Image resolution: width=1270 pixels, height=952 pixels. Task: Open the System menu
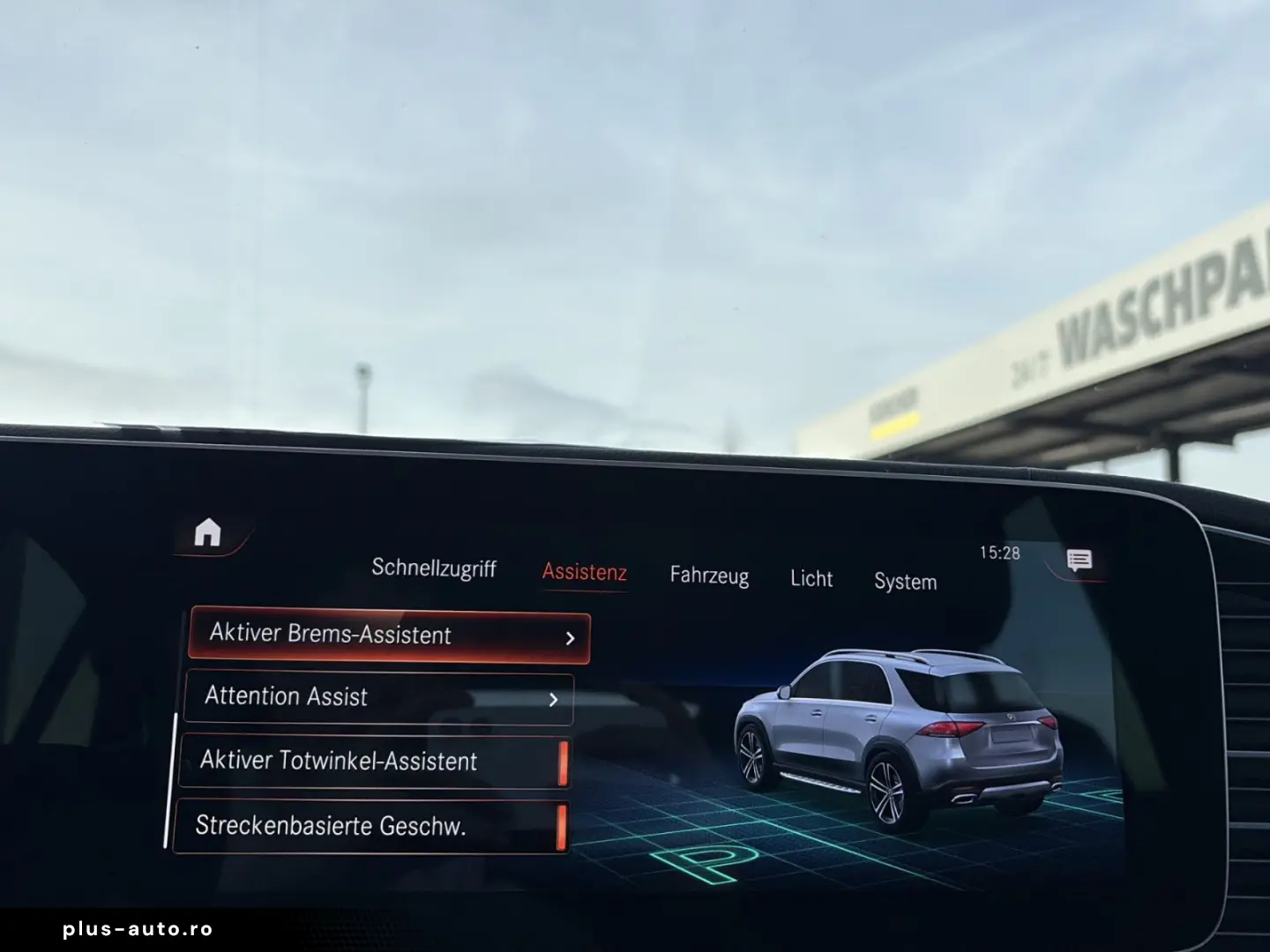pyautogui.click(x=905, y=582)
